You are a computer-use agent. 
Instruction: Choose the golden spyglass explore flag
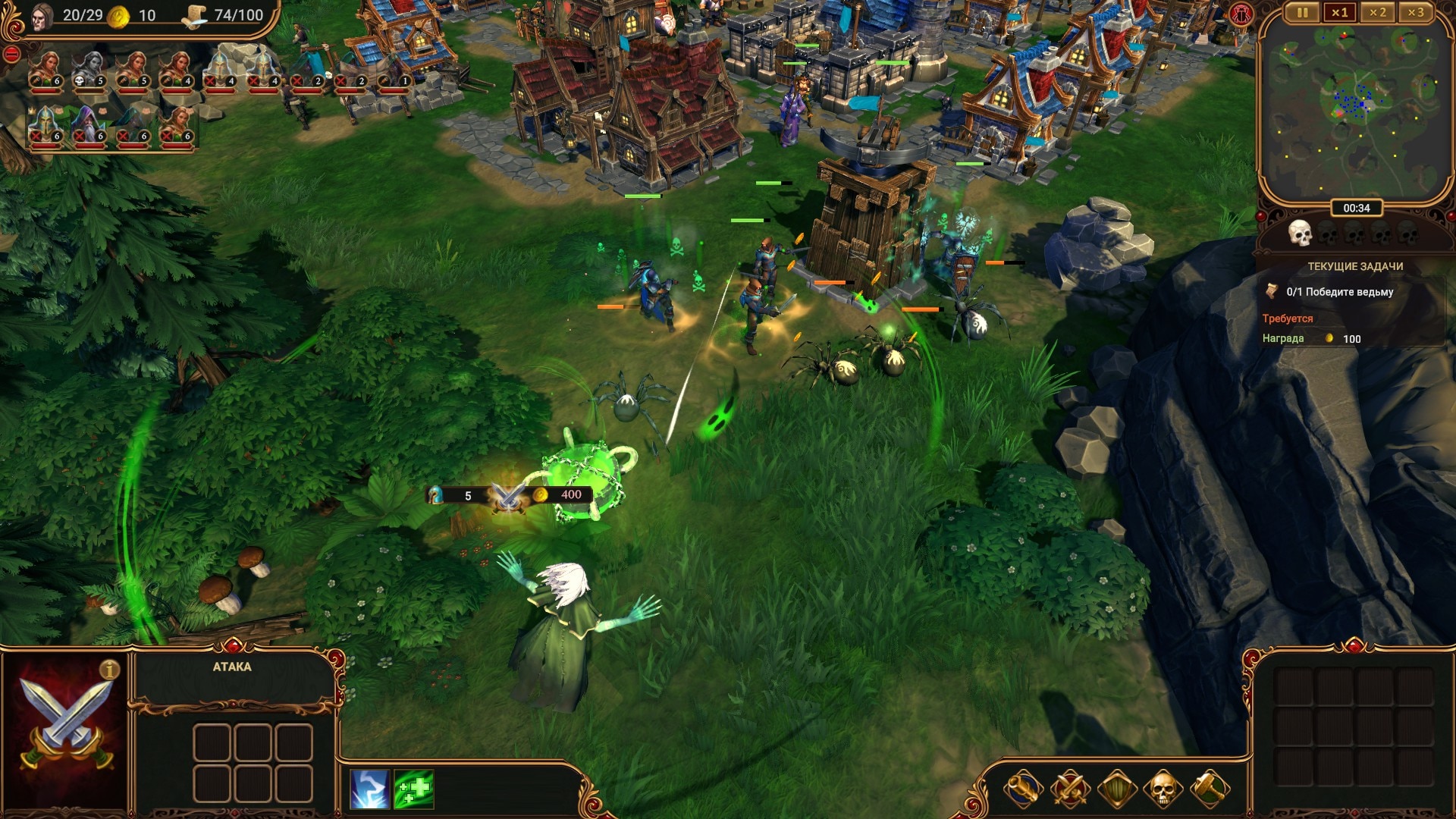click(1023, 789)
